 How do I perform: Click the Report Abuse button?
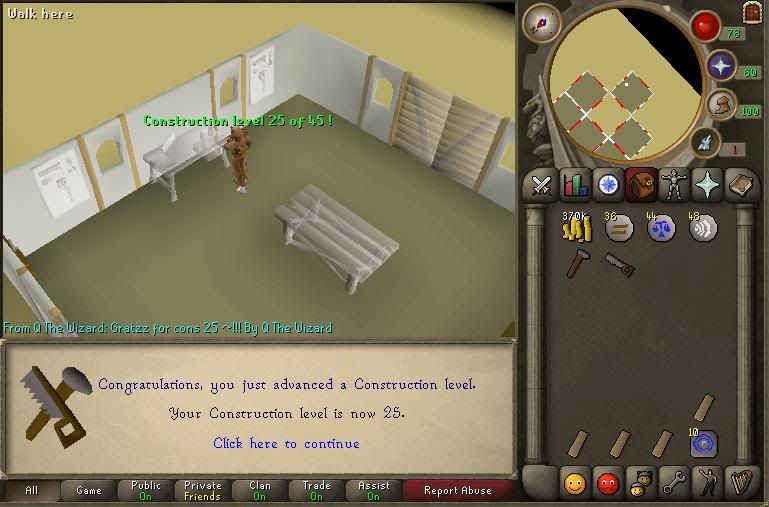pos(458,491)
